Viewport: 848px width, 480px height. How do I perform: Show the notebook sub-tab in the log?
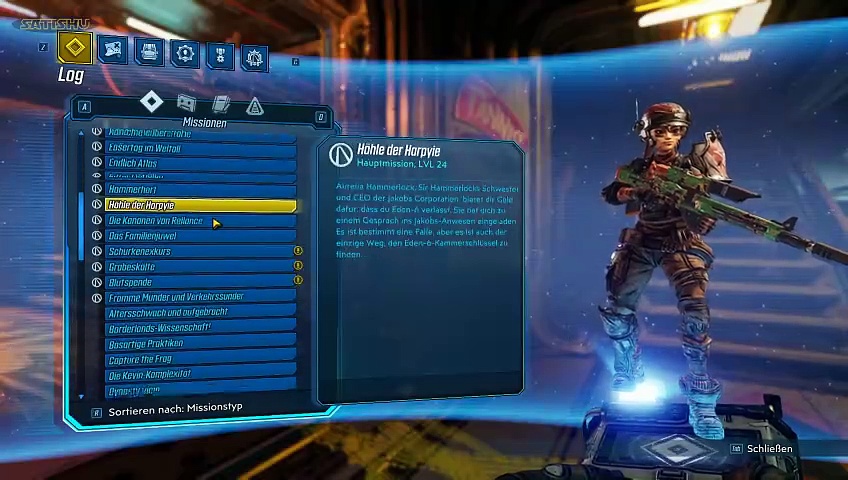[x=221, y=104]
